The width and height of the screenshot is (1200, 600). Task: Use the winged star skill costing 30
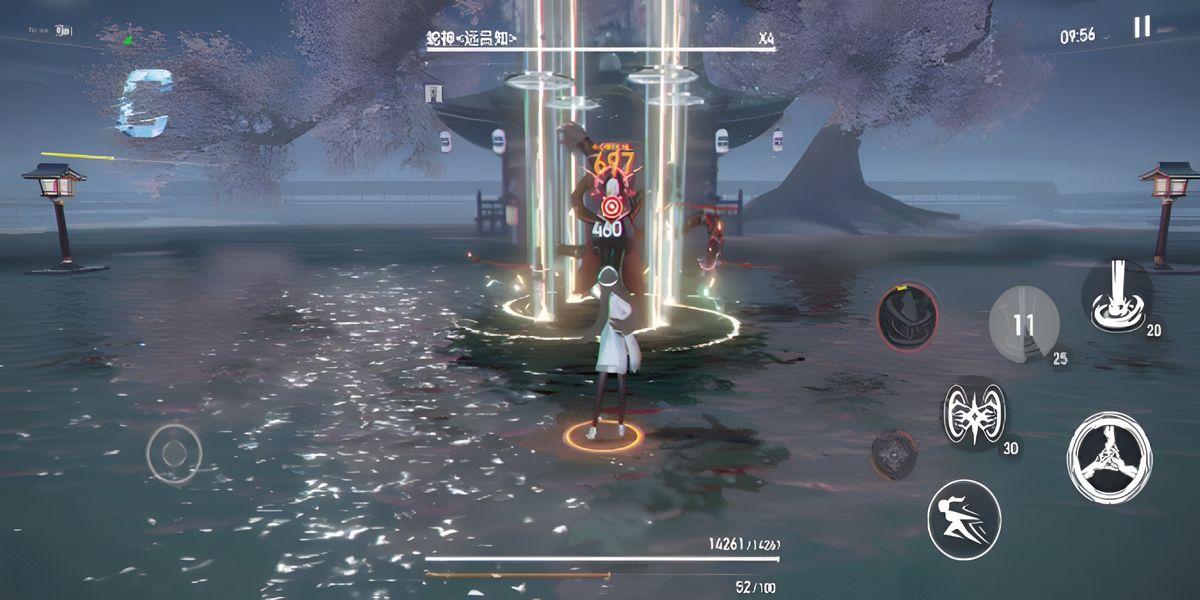[975, 413]
